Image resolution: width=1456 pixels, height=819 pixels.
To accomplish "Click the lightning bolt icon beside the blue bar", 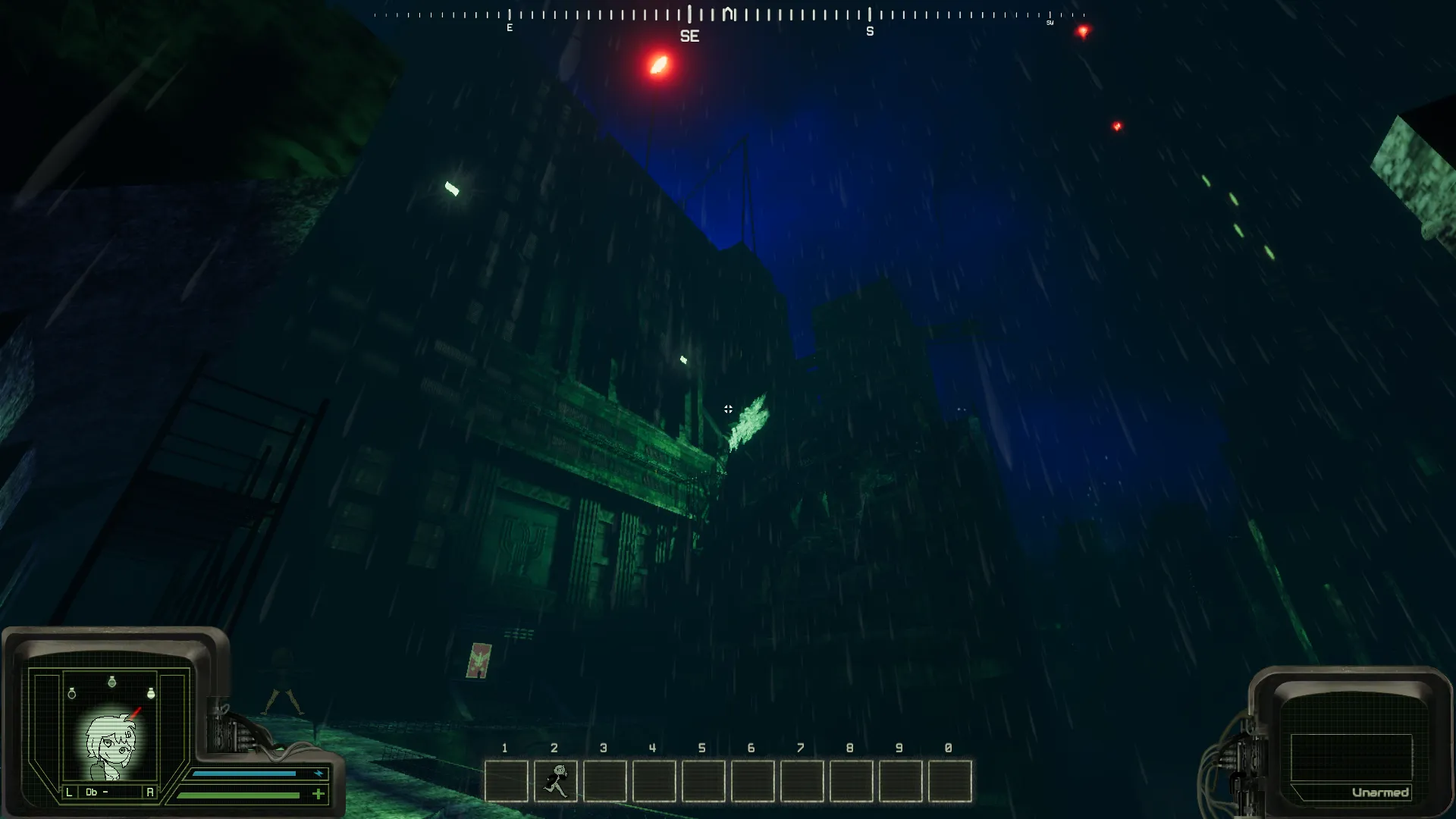I will (x=318, y=772).
